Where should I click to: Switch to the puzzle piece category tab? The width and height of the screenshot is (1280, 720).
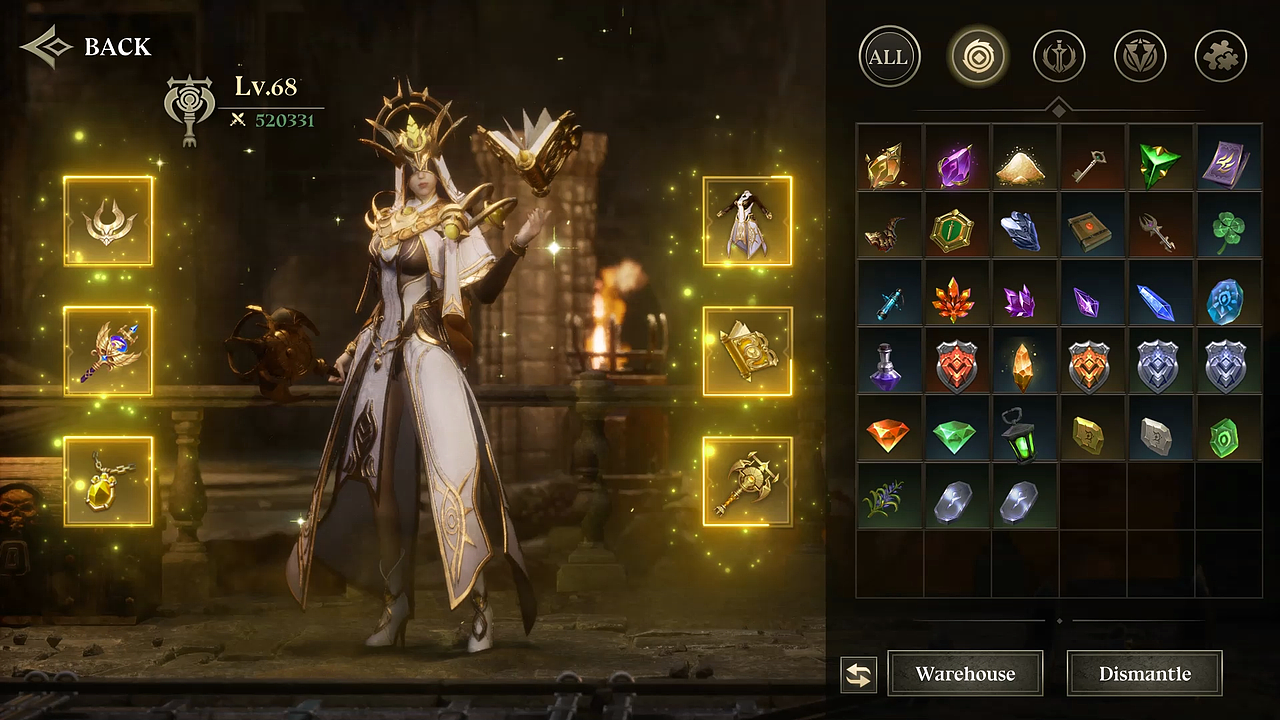[x=1220, y=56]
